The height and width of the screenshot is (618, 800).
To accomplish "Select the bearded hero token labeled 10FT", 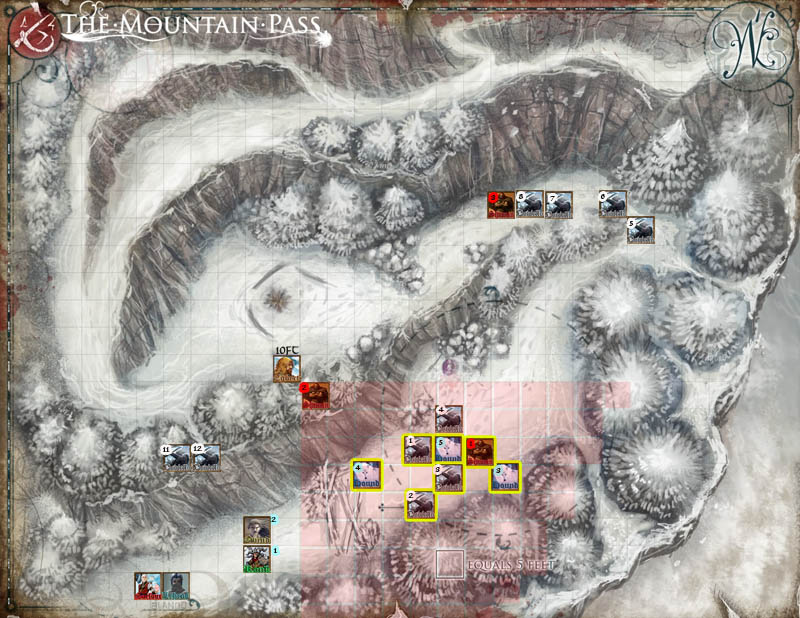I will pyautogui.click(x=287, y=371).
